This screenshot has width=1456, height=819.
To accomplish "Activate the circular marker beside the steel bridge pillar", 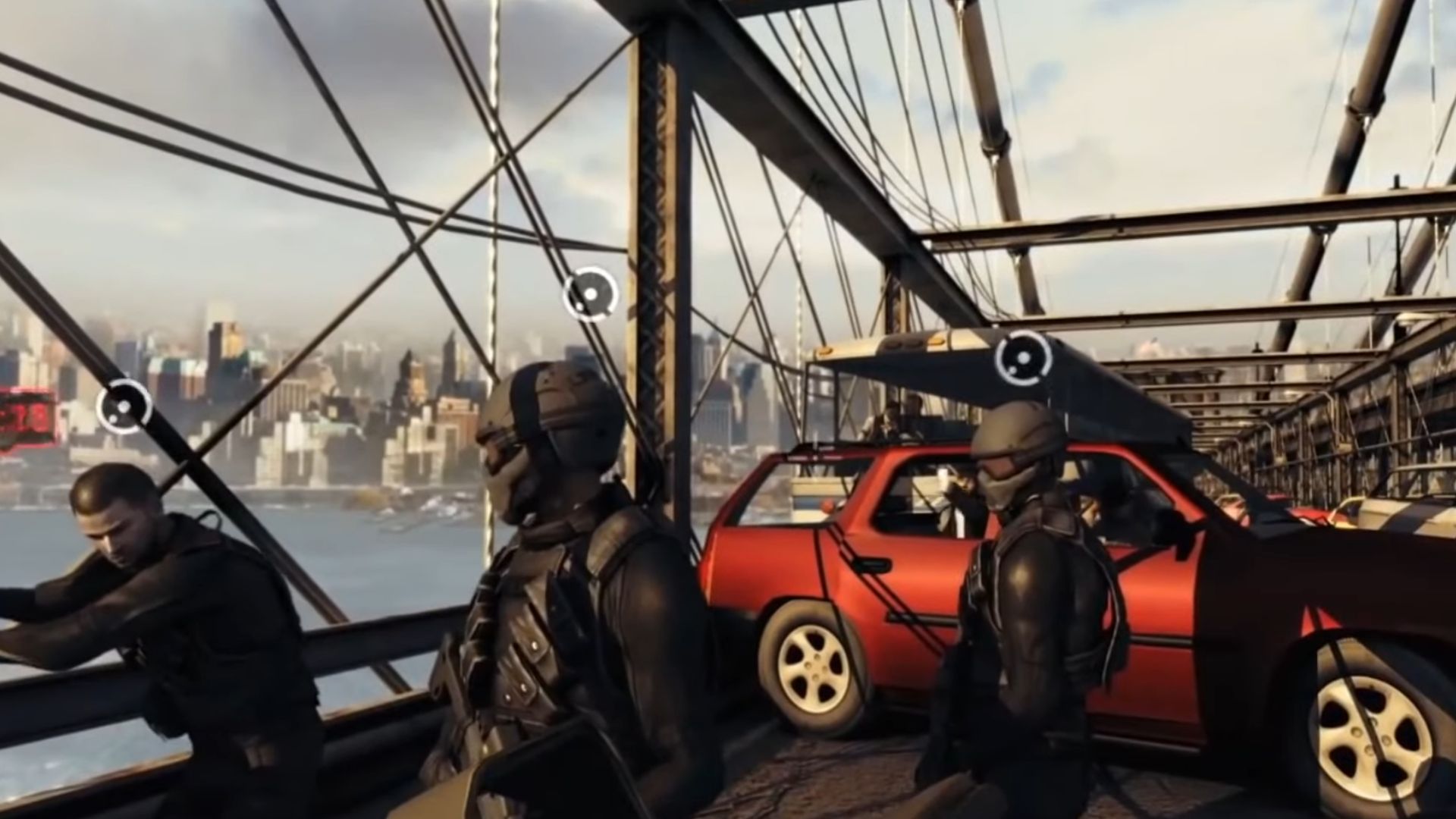I will pyautogui.click(x=591, y=294).
